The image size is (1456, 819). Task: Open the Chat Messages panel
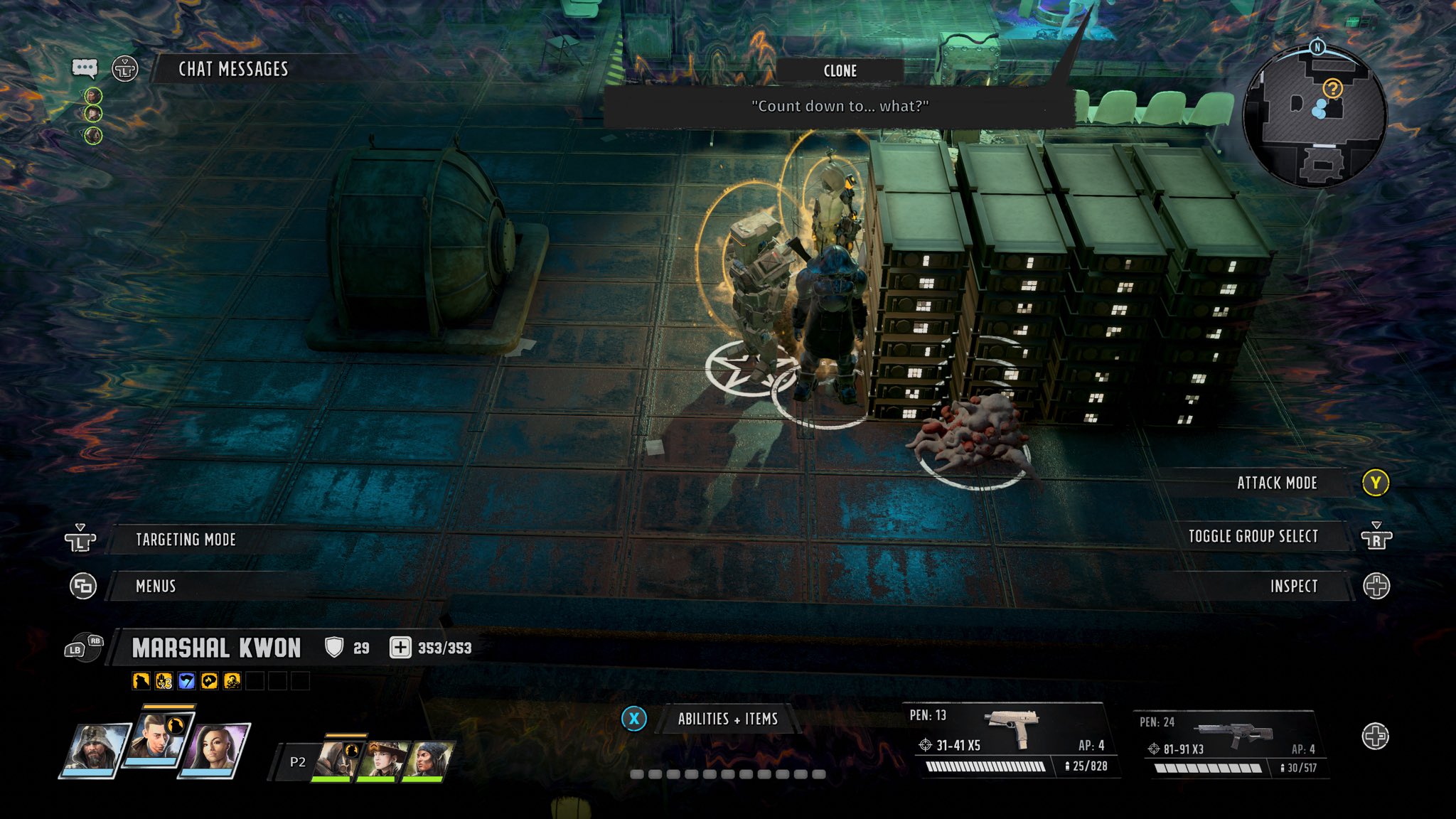point(233,69)
